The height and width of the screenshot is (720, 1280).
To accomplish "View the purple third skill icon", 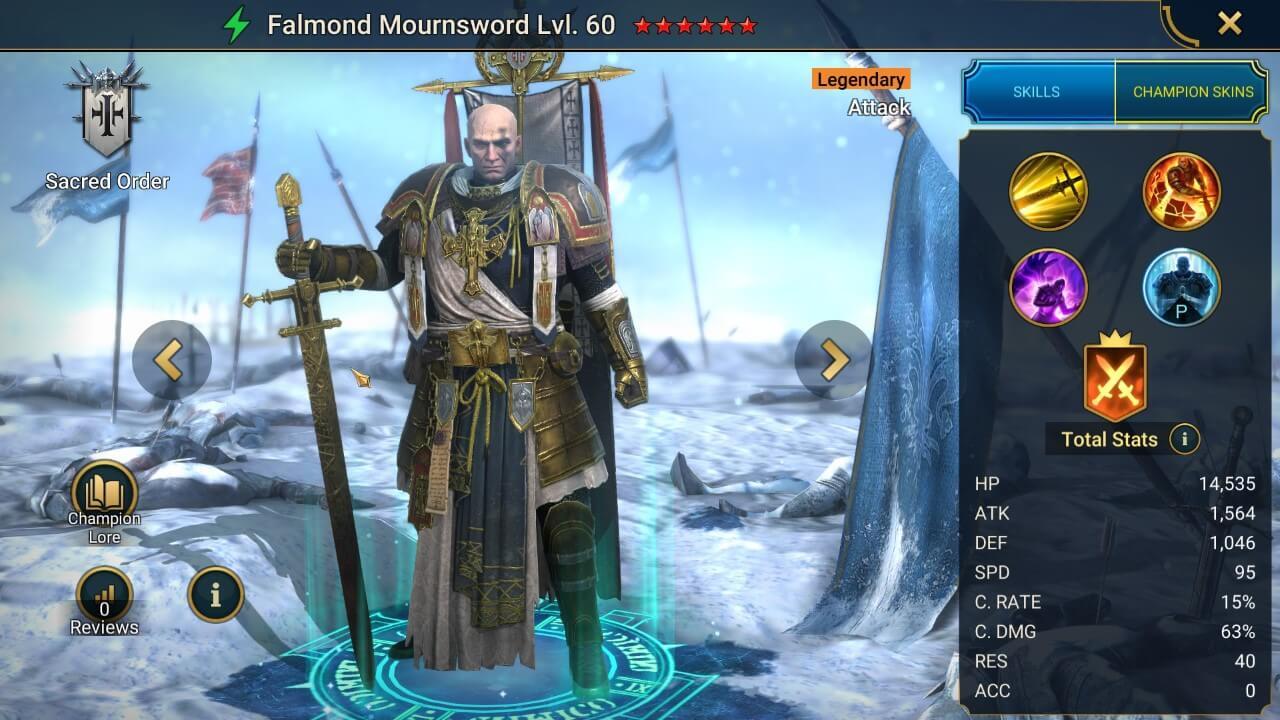I will (1048, 288).
